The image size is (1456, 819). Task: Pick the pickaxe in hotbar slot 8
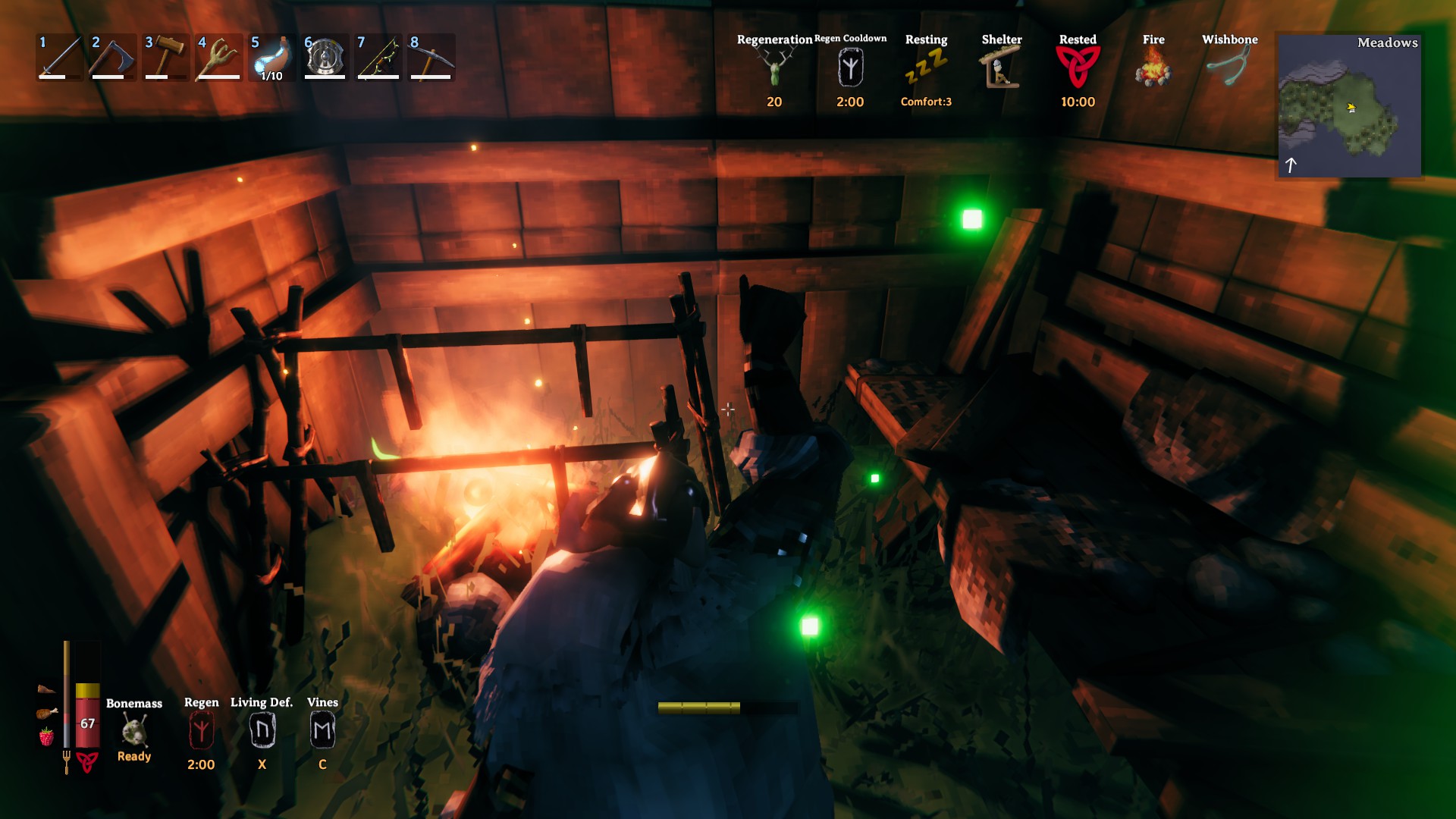click(x=431, y=58)
